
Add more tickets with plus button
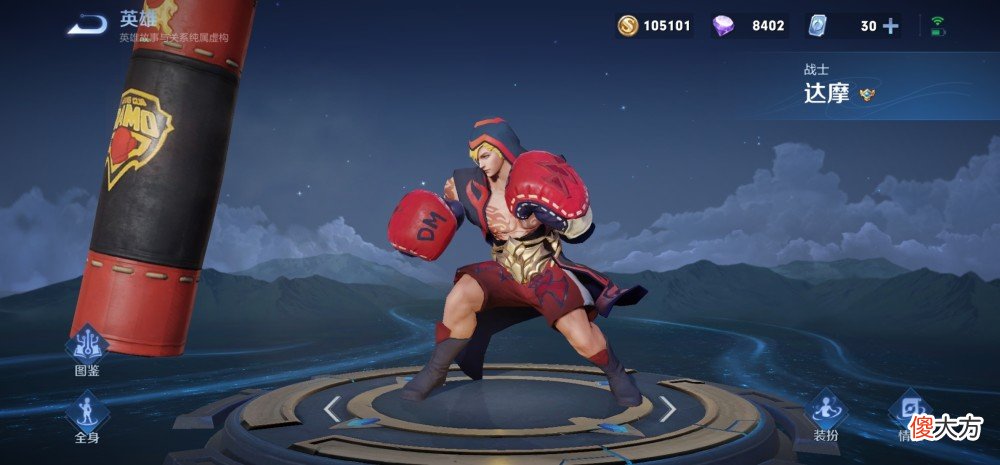(890, 26)
